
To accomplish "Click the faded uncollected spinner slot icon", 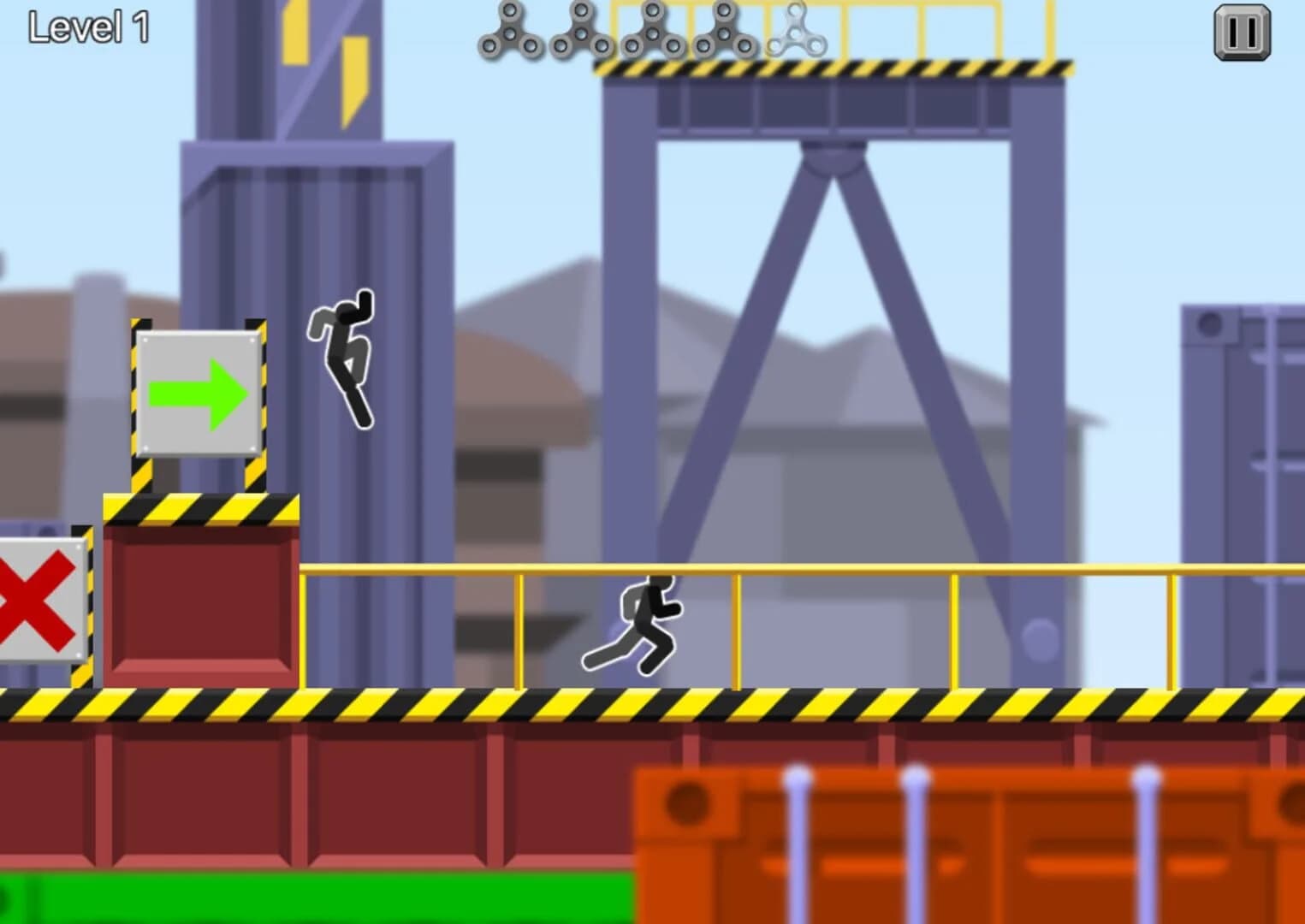I will pyautogui.click(x=794, y=33).
